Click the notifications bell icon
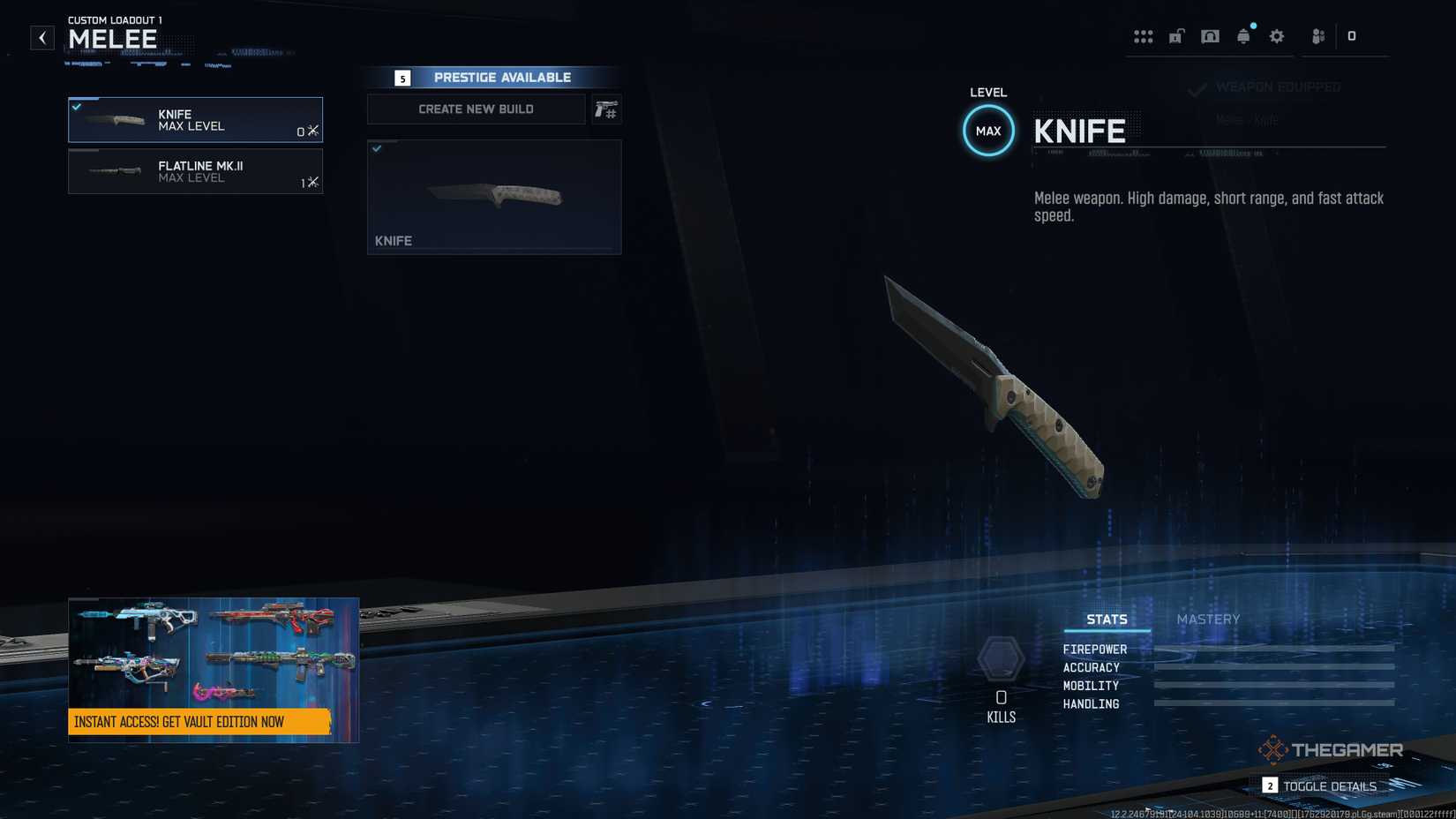 coord(1243,36)
